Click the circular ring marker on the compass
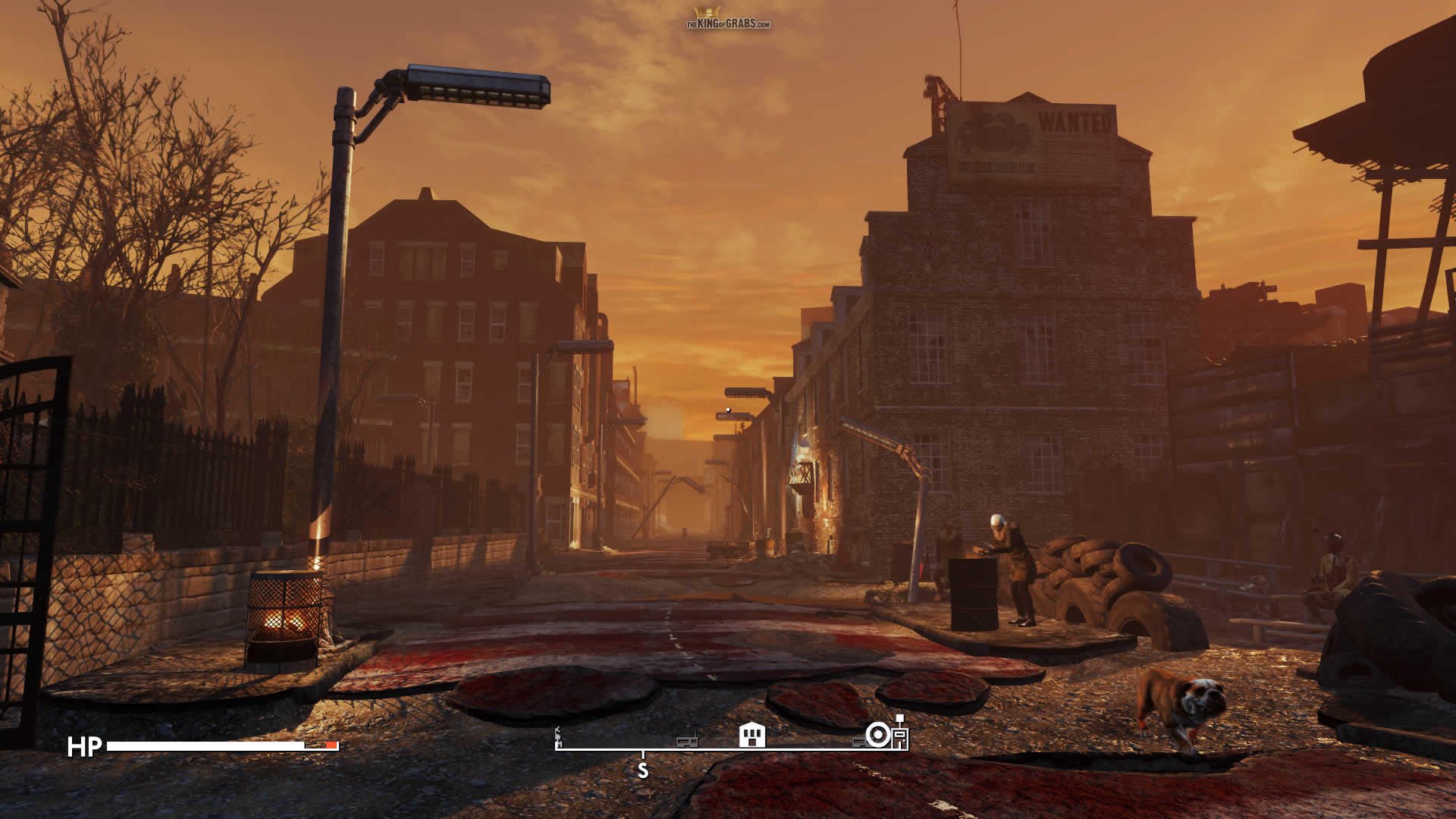 [x=877, y=735]
